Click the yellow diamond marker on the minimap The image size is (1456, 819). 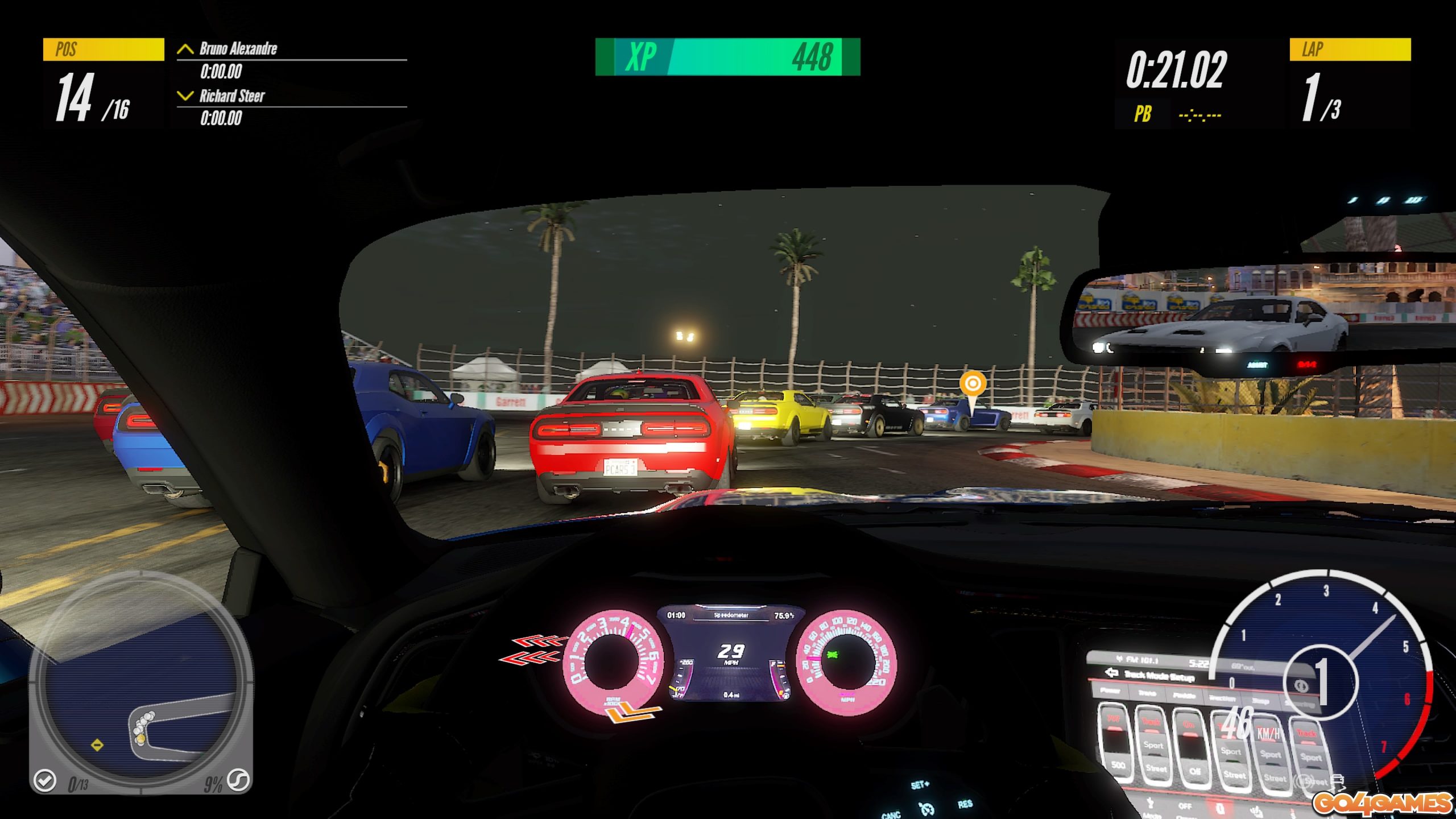(97, 745)
